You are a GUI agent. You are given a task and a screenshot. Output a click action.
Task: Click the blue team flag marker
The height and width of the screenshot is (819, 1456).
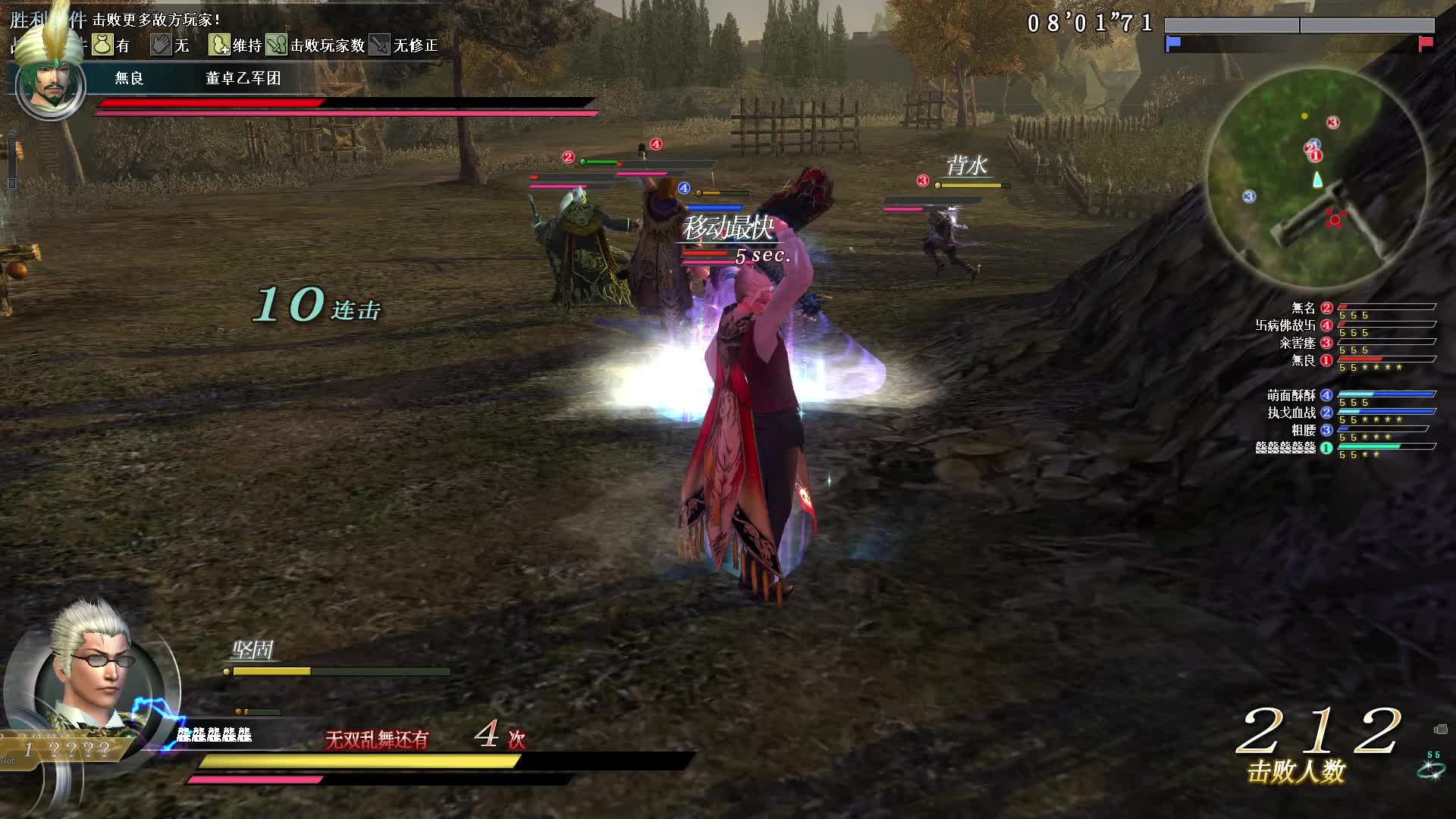(x=1173, y=43)
